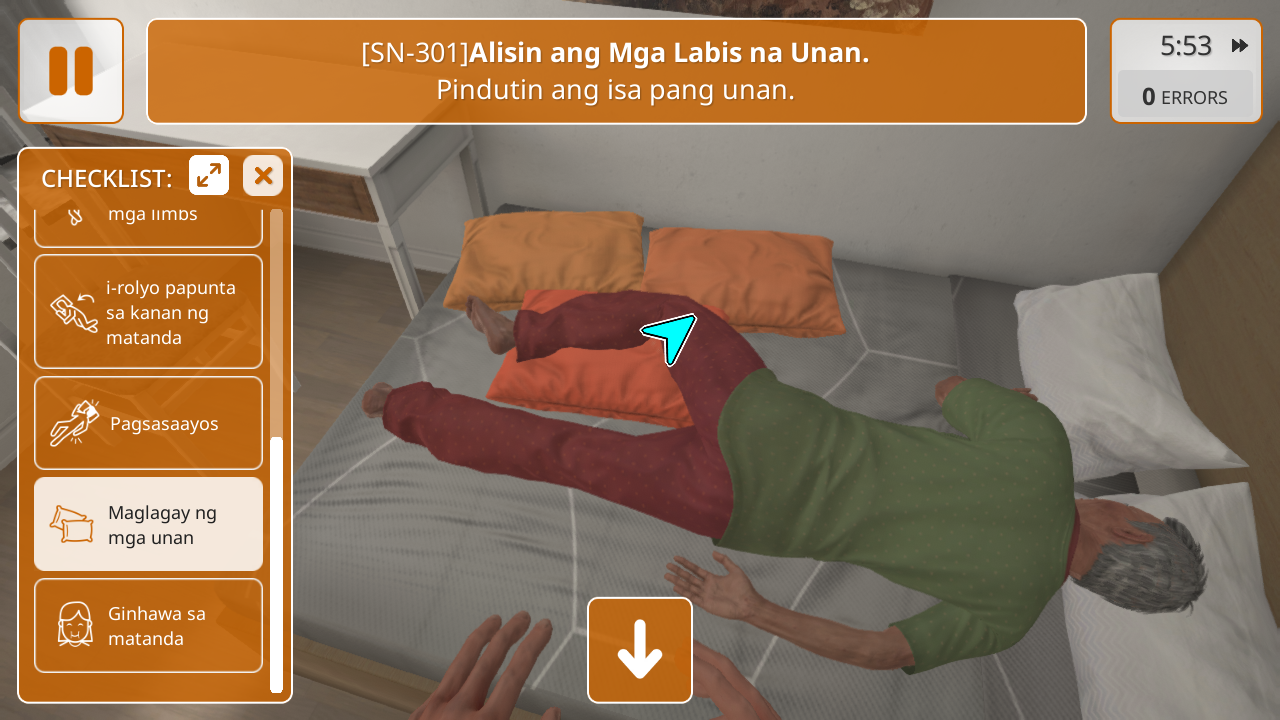Expand the checklist panel
The width and height of the screenshot is (1280, 720).
209,176
